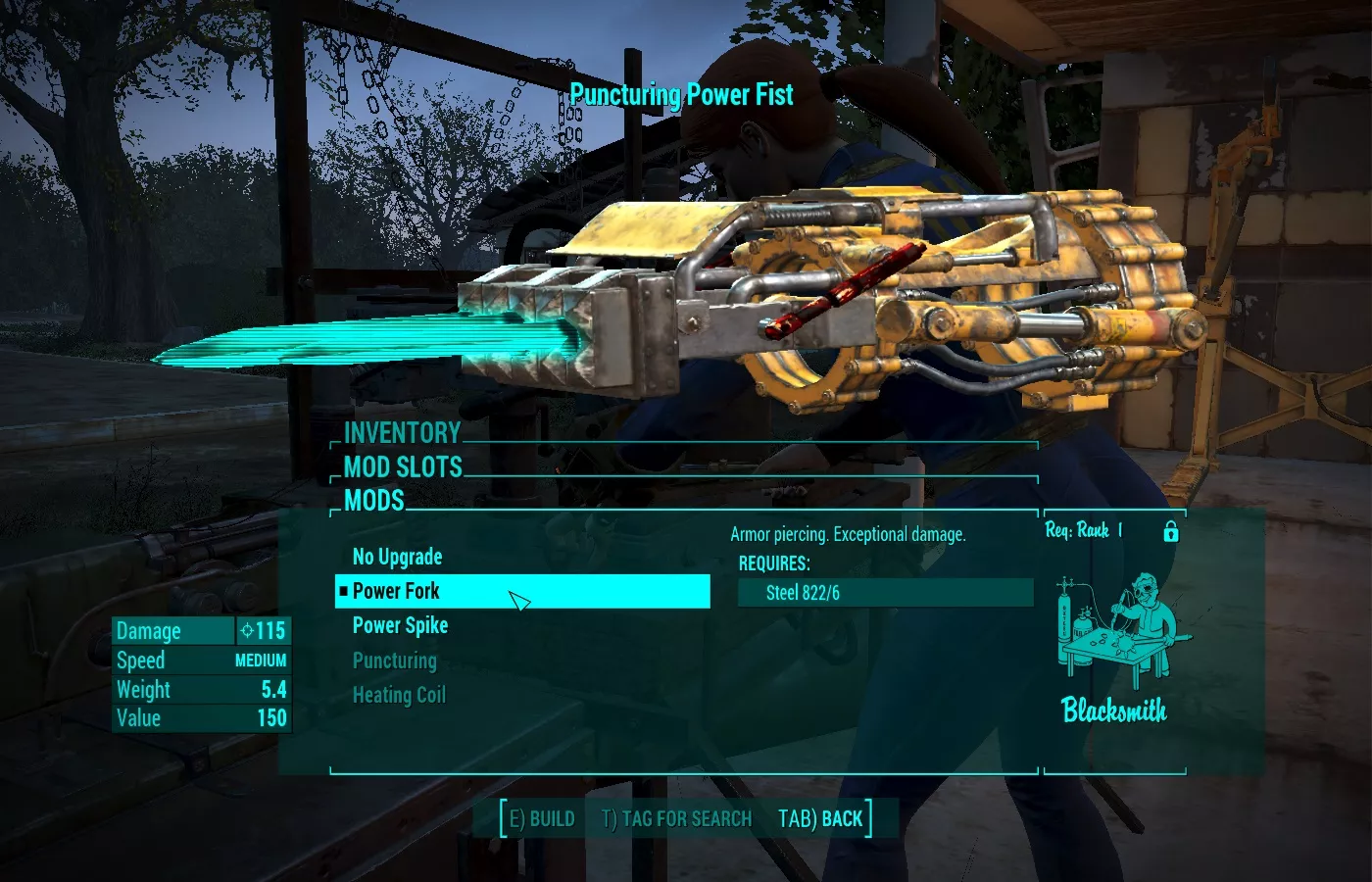
Task: Click the Steel 822/6 requirement row
Action: (885, 593)
